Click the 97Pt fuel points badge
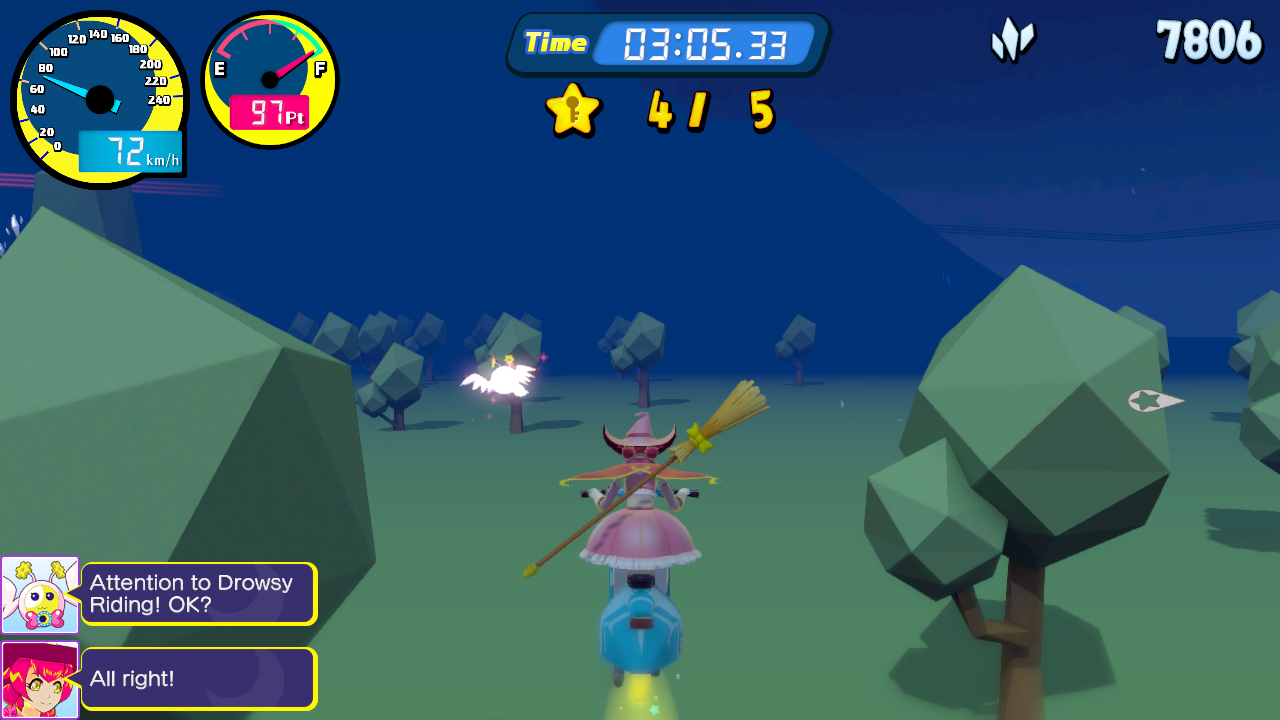Viewport: 1280px width, 720px height. click(268, 114)
